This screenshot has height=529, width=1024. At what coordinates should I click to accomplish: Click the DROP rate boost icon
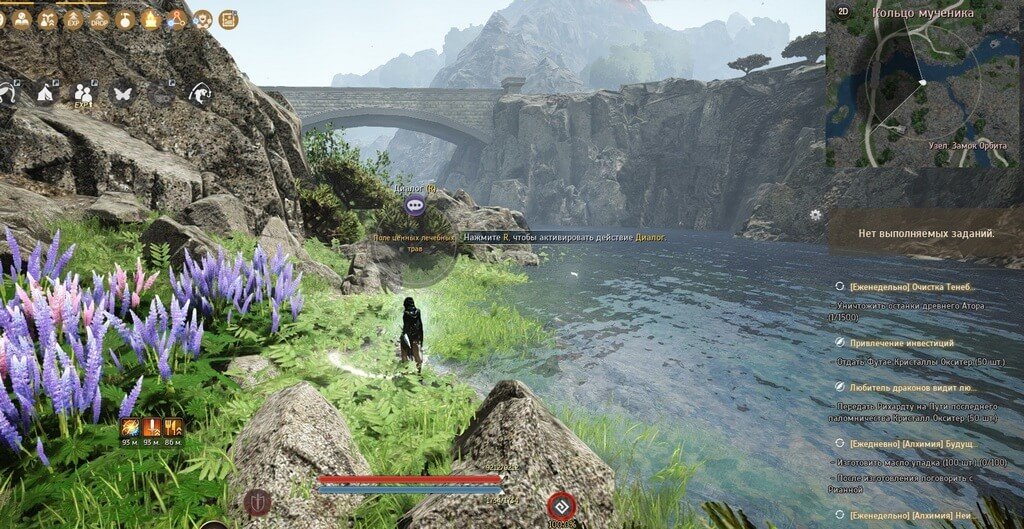(99, 19)
